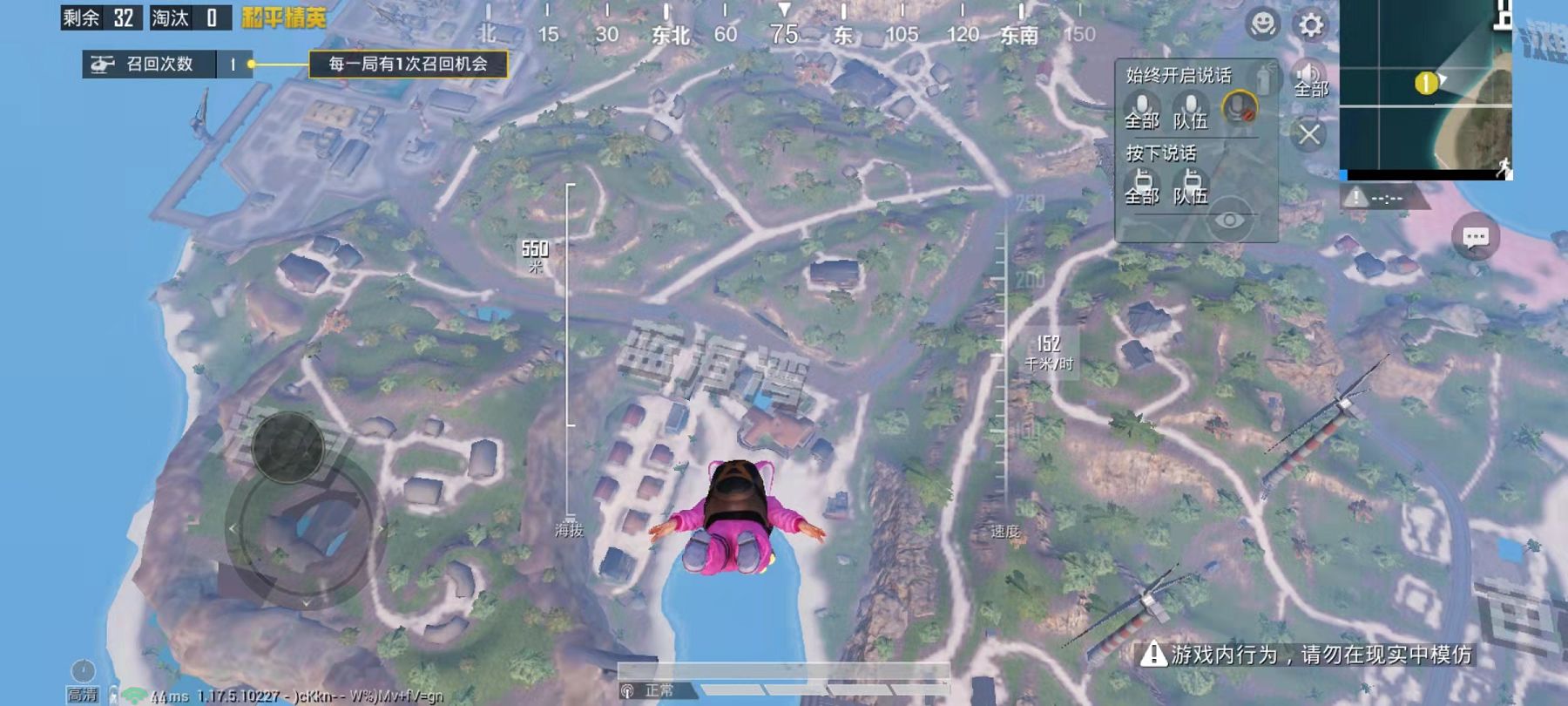The image size is (1568, 706).
Task: Select always-on mic for 全部
Action: (x=1141, y=110)
